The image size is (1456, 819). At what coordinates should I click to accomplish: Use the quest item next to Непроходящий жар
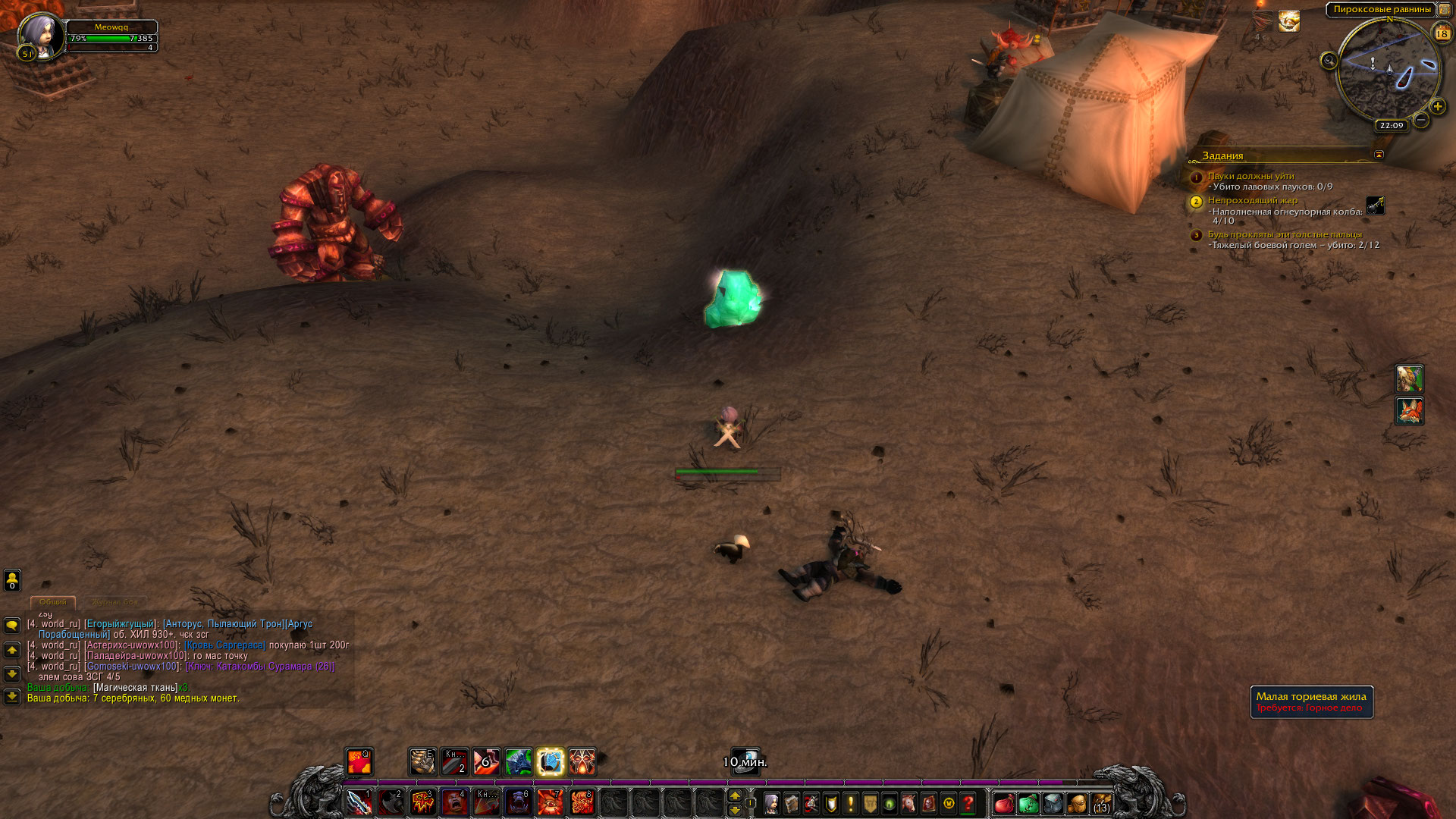[x=1375, y=206]
